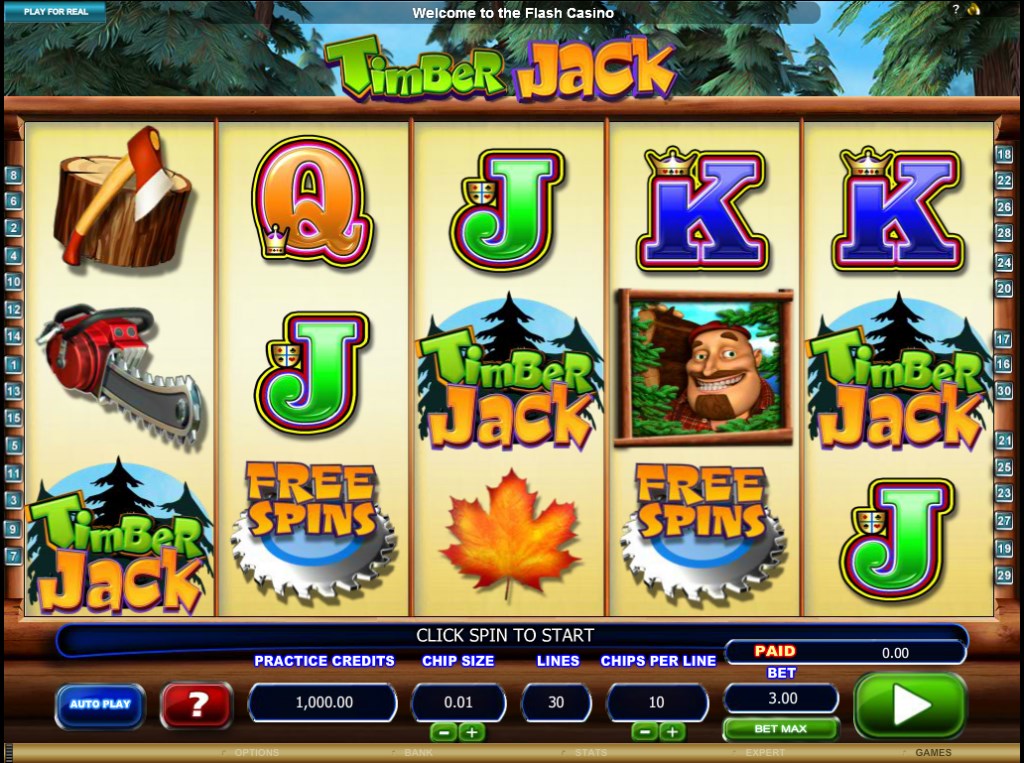Open the Options menu in the bottom bar
The height and width of the screenshot is (763, 1024).
tap(256, 753)
